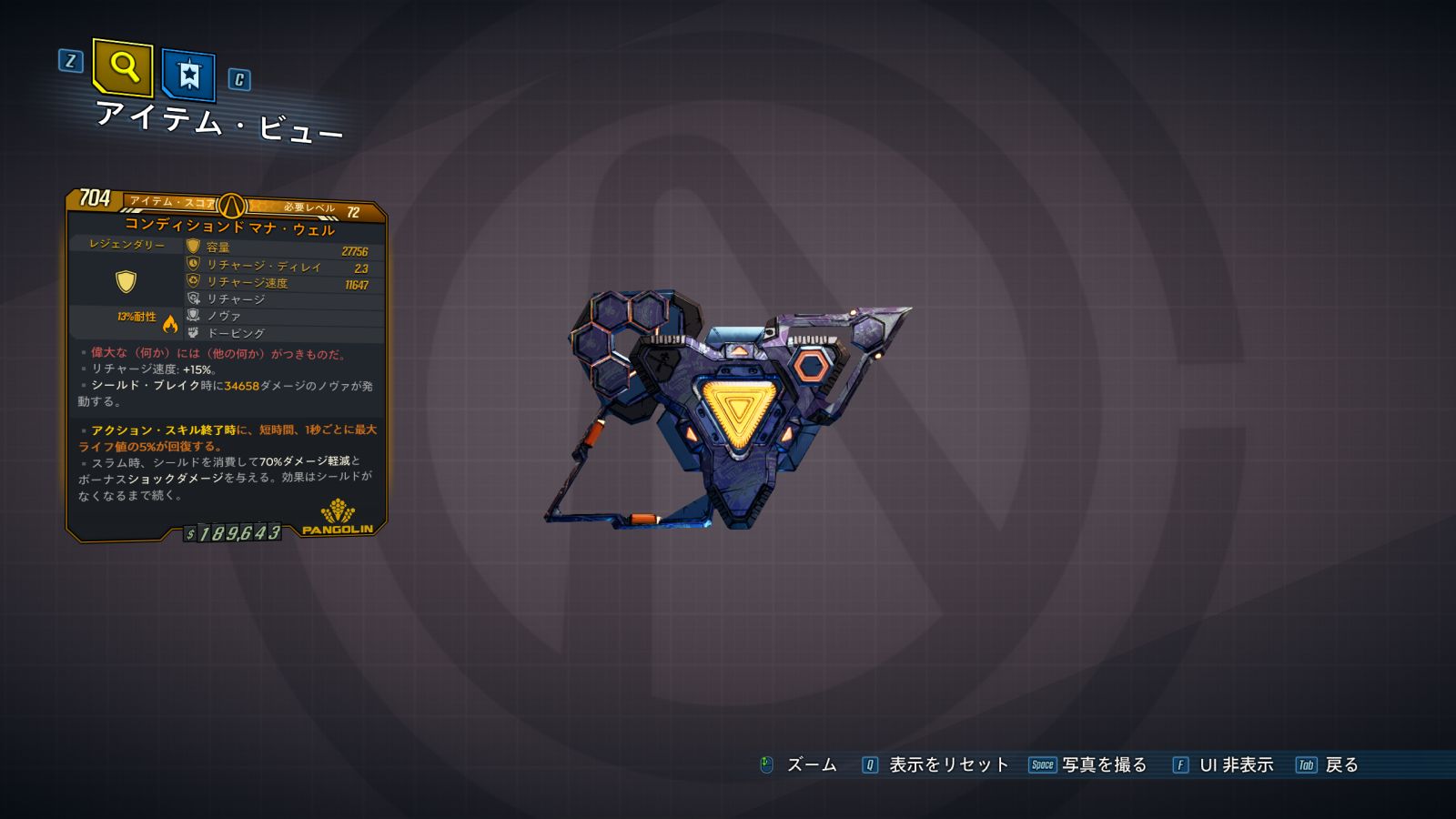The width and height of the screenshot is (1456, 819).
Task: Select the magnifying glass item view tab
Action: (123, 66)
